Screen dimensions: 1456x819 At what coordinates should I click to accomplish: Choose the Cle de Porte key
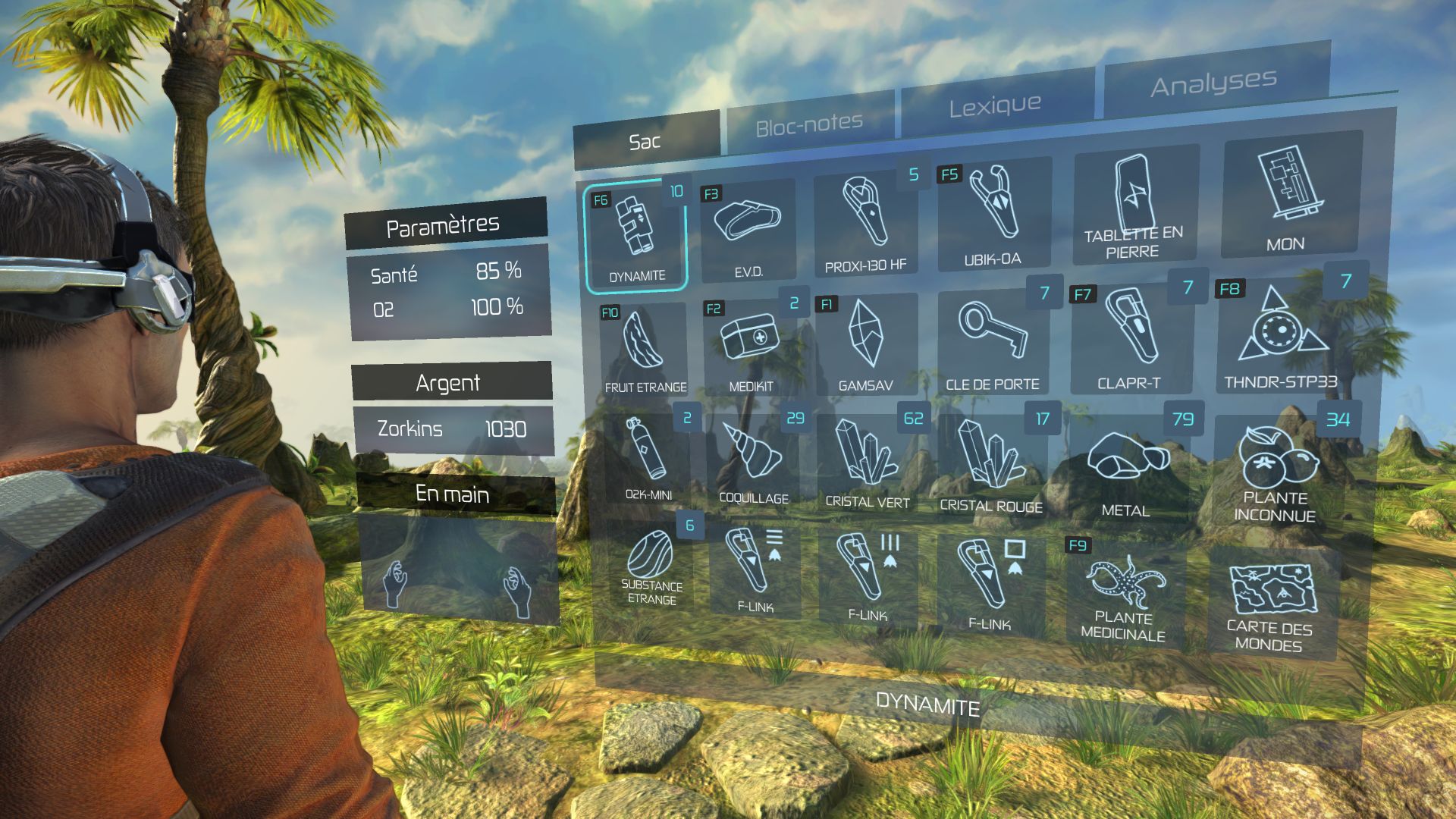(x=993, y=341)
